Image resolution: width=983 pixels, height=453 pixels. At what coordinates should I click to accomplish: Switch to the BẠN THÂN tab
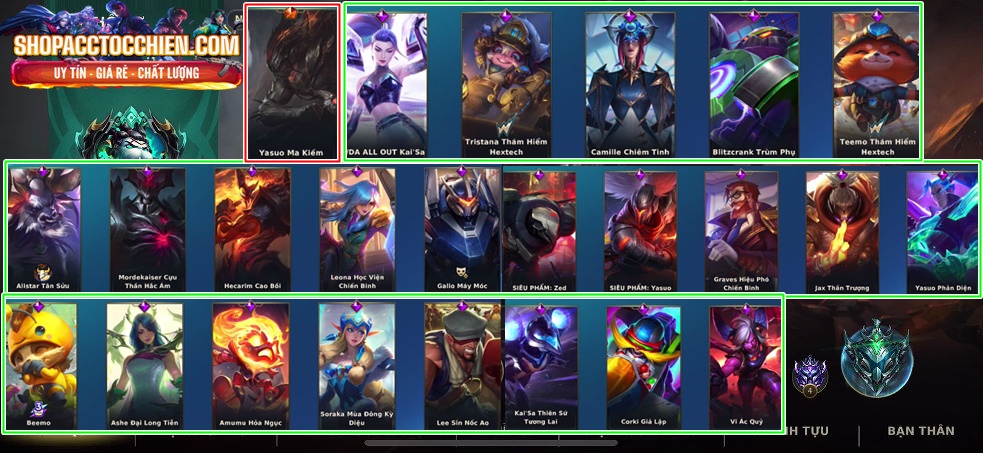tap(921, 431)
